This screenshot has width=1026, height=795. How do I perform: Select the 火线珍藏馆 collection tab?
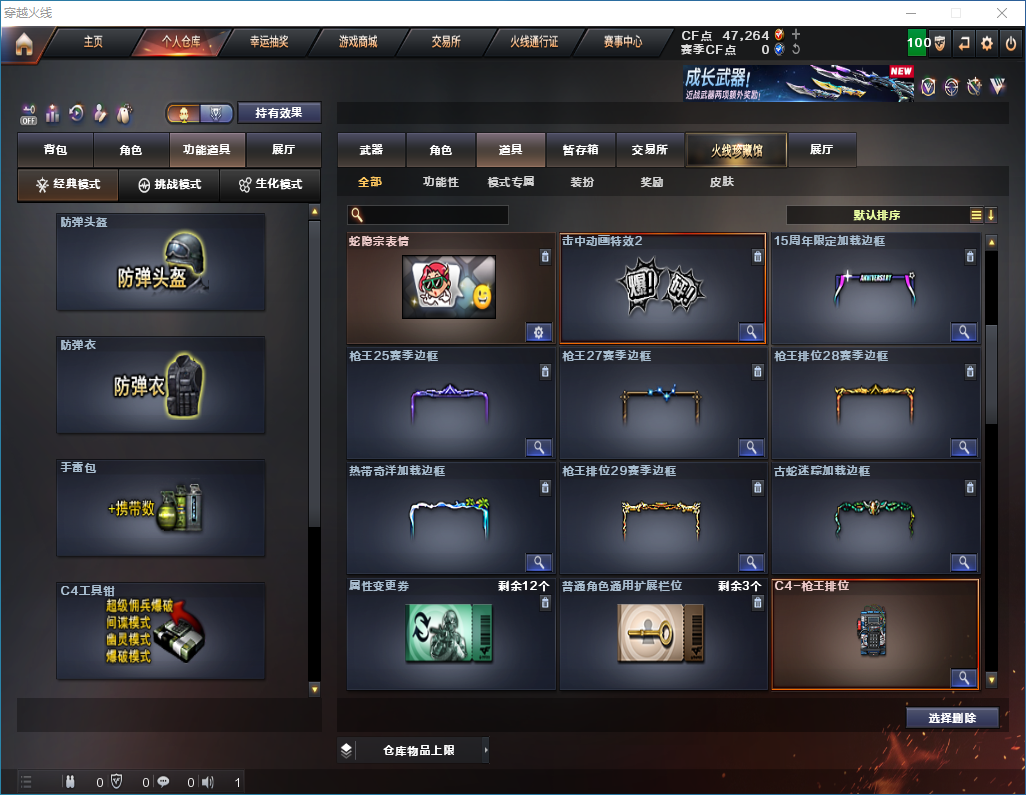coord(736,150)
